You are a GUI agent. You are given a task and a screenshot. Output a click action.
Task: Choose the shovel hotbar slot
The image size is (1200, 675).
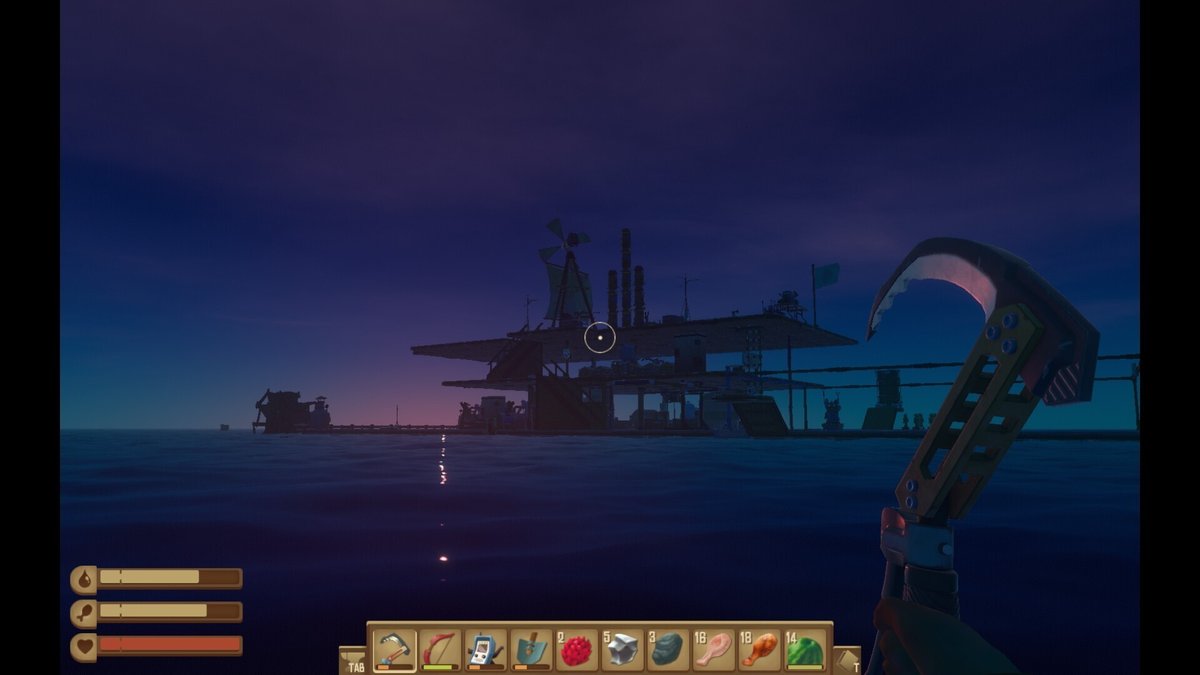click(532, 650)
